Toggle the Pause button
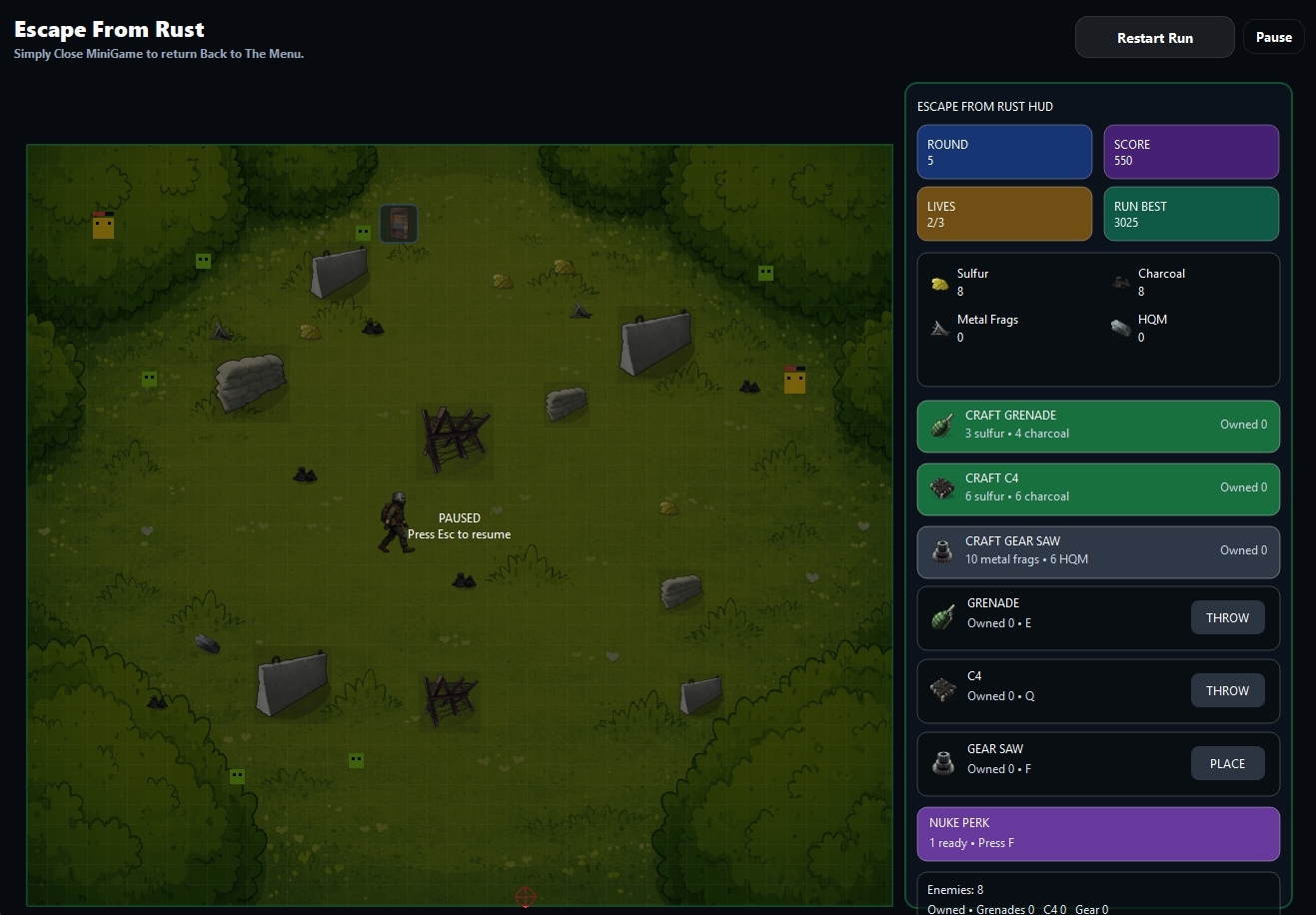This screenshot has width=1316, height=915. [x=1273, y=37]
